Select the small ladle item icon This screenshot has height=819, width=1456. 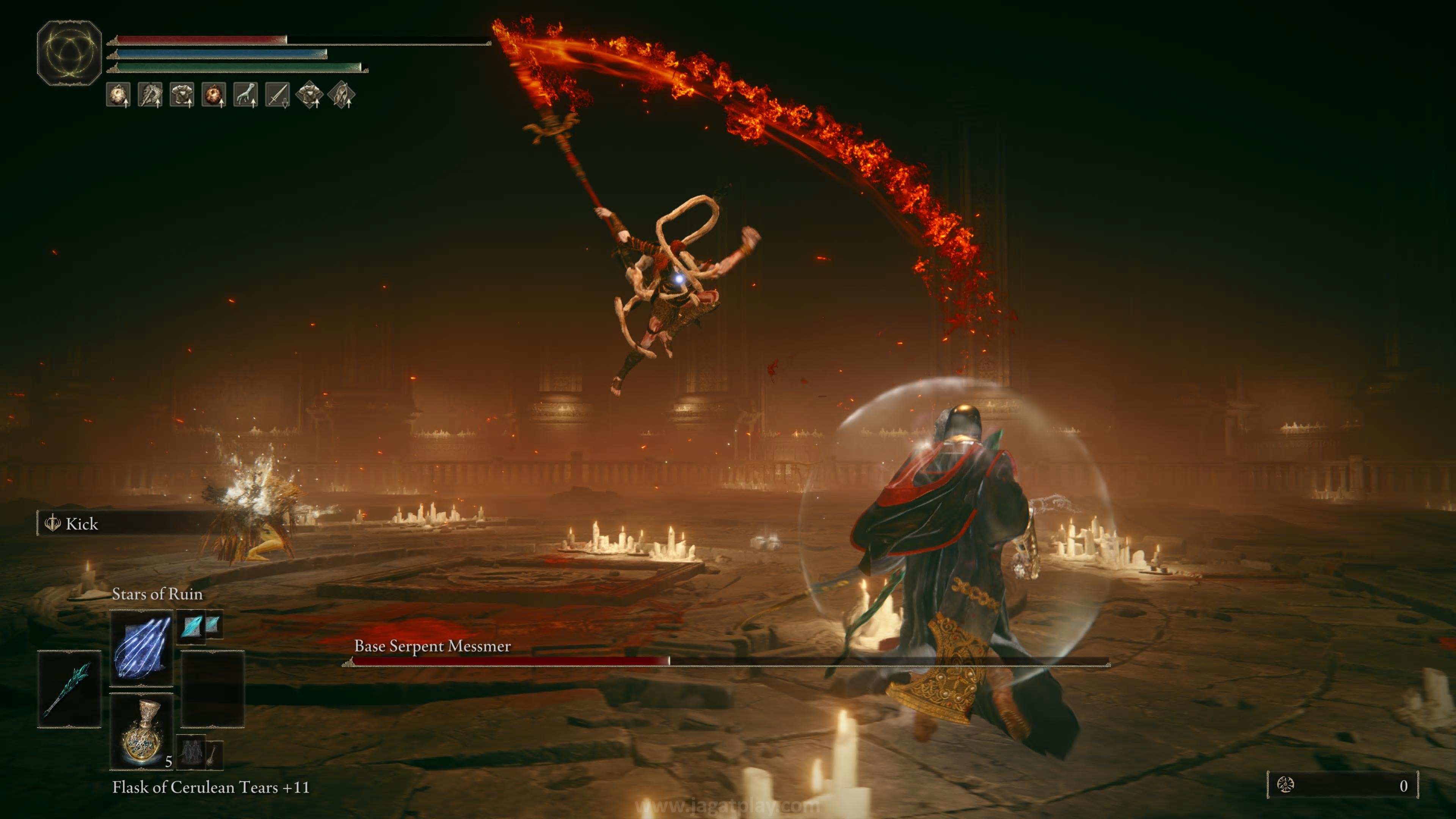point(213,754)
